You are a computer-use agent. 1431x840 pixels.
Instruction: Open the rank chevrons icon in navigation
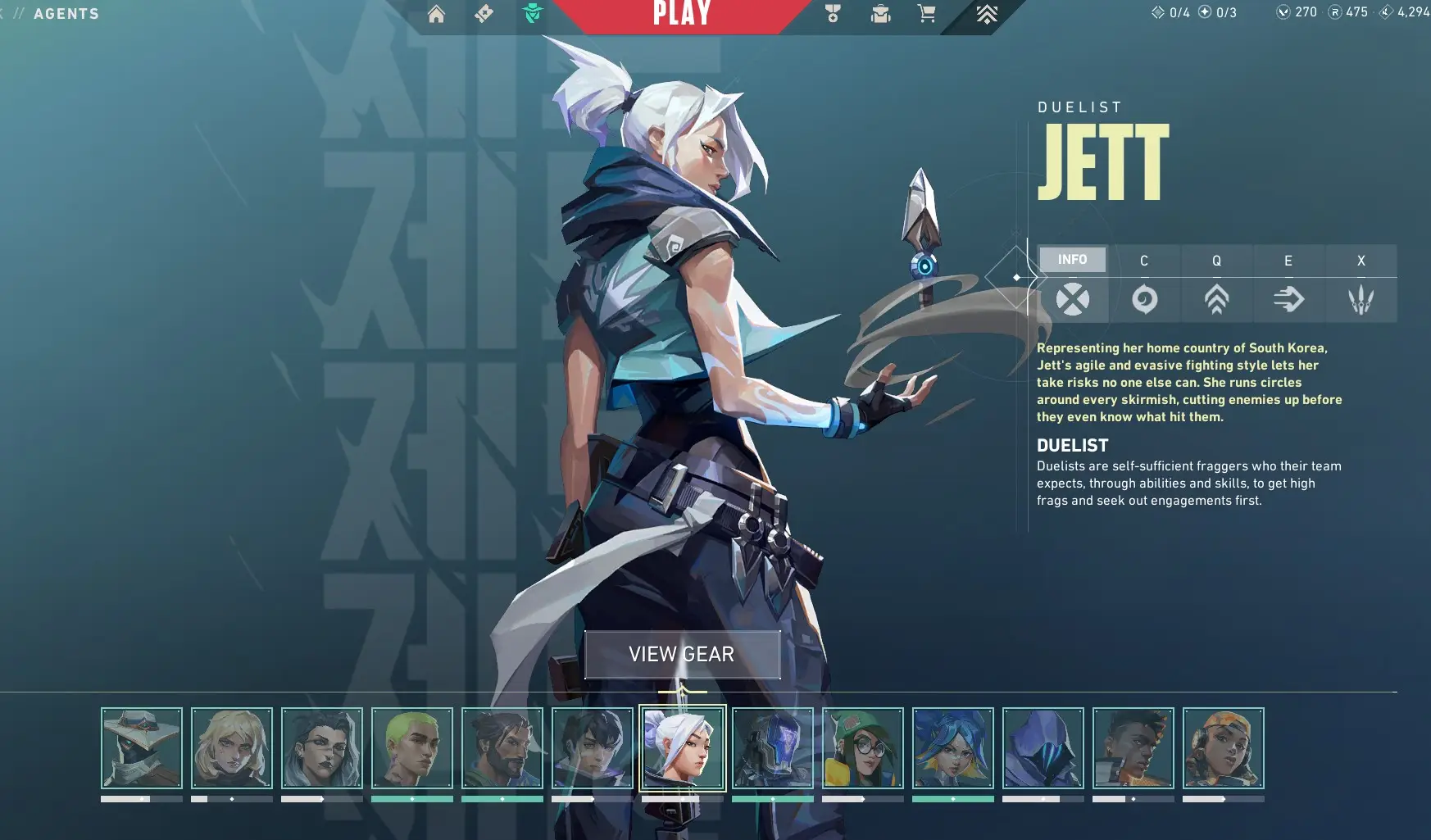[987, 14]
